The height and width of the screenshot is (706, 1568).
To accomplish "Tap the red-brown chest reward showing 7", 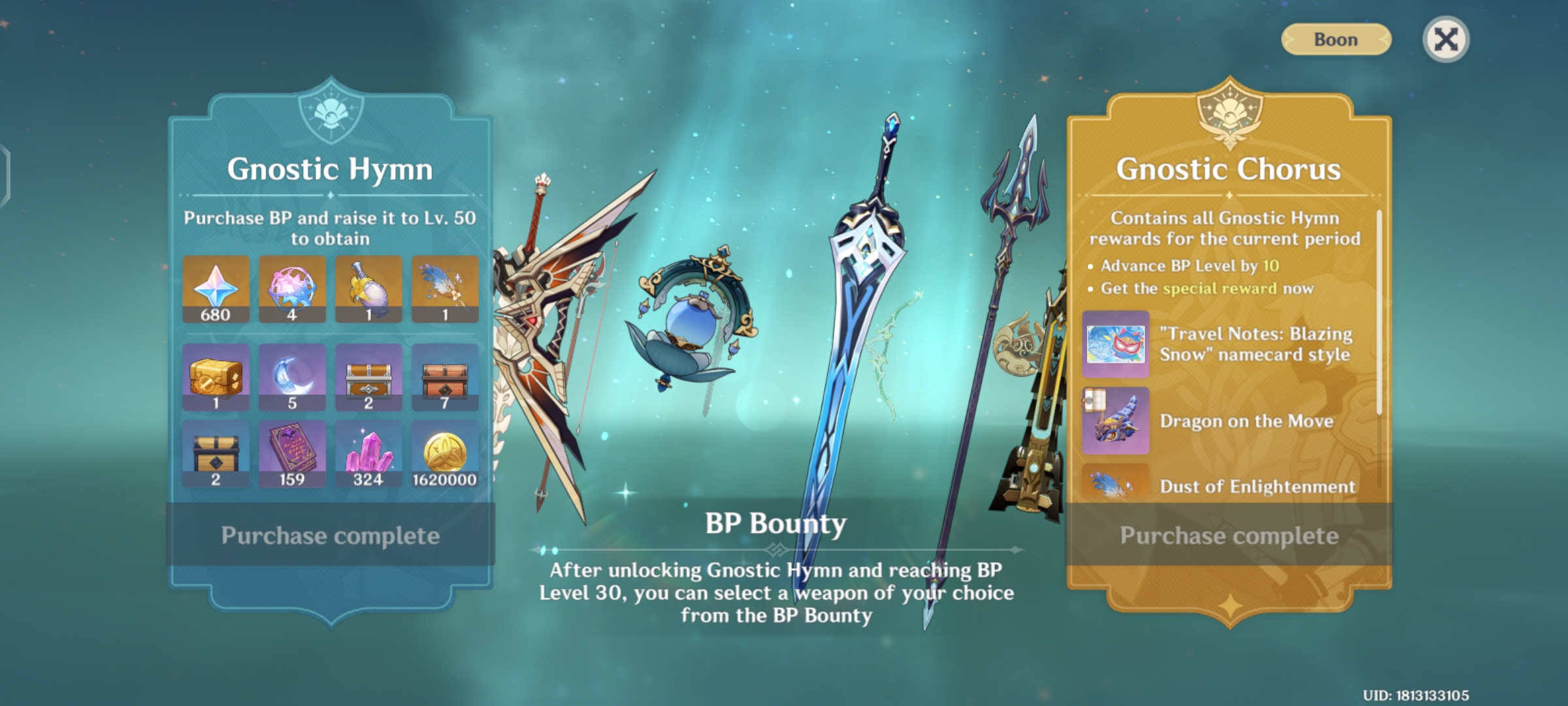I will pyautogui.click(x=444, y=377).
